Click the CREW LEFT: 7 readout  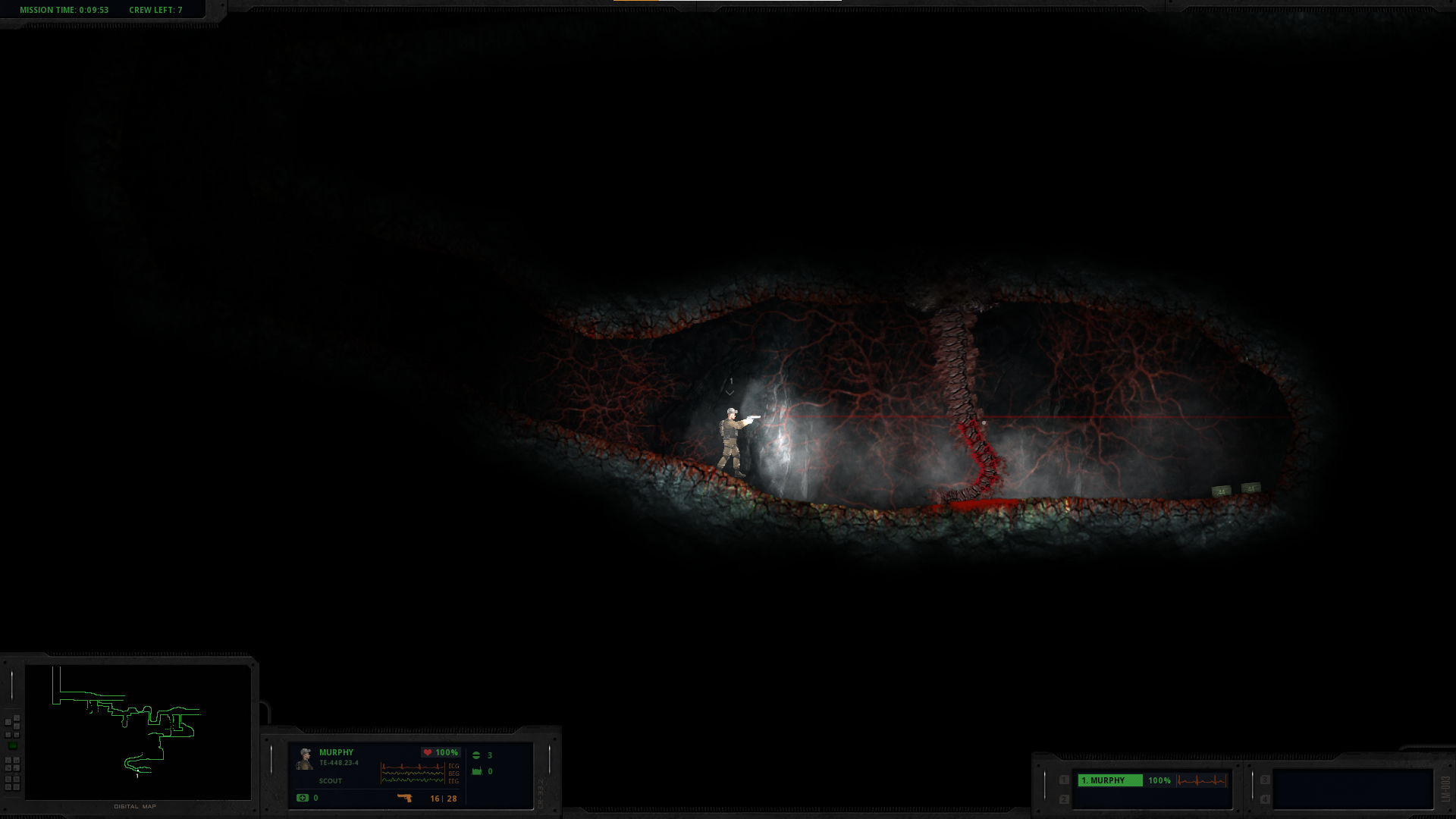pos(155,11)
